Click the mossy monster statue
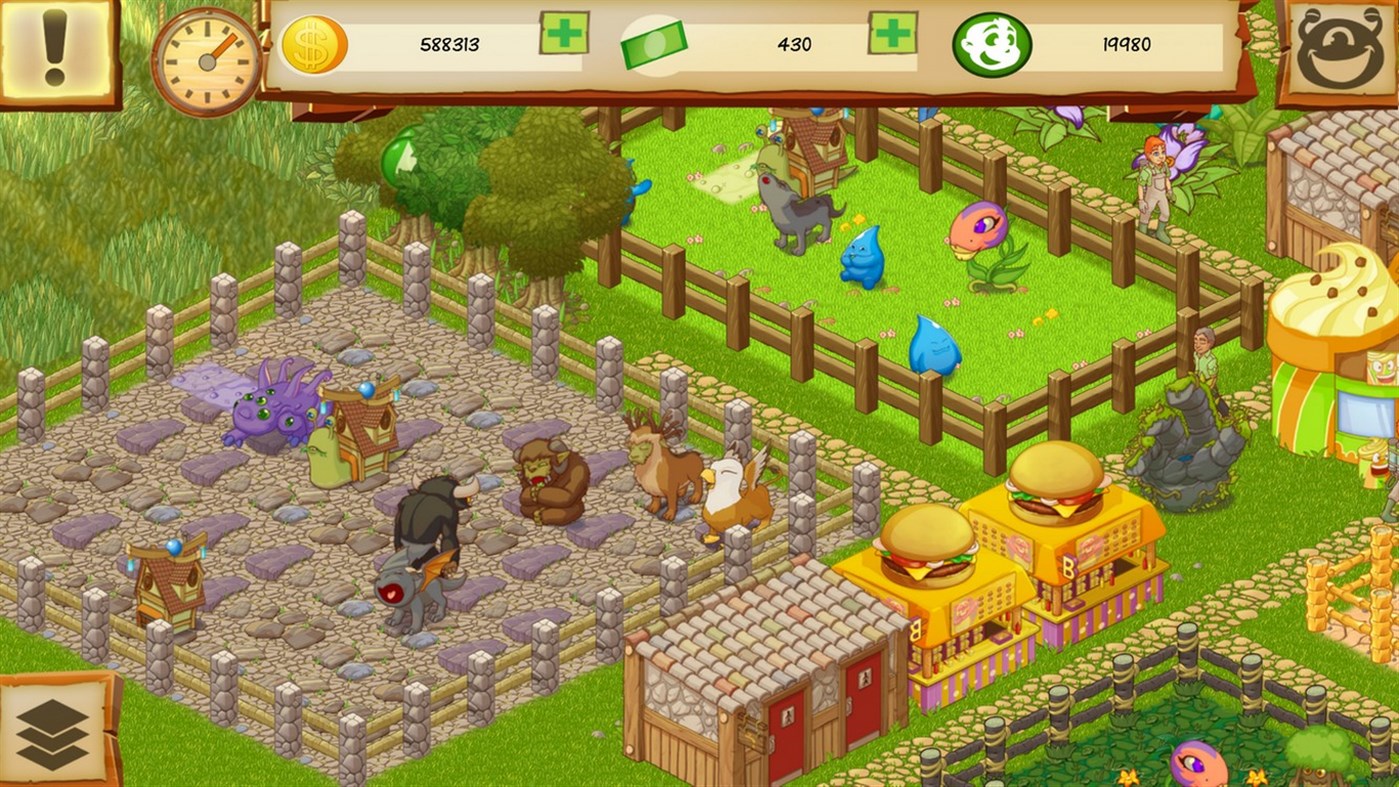The height and width of the screenshot is (787, 1399). pyautogui.click(x=1188, y=430)
